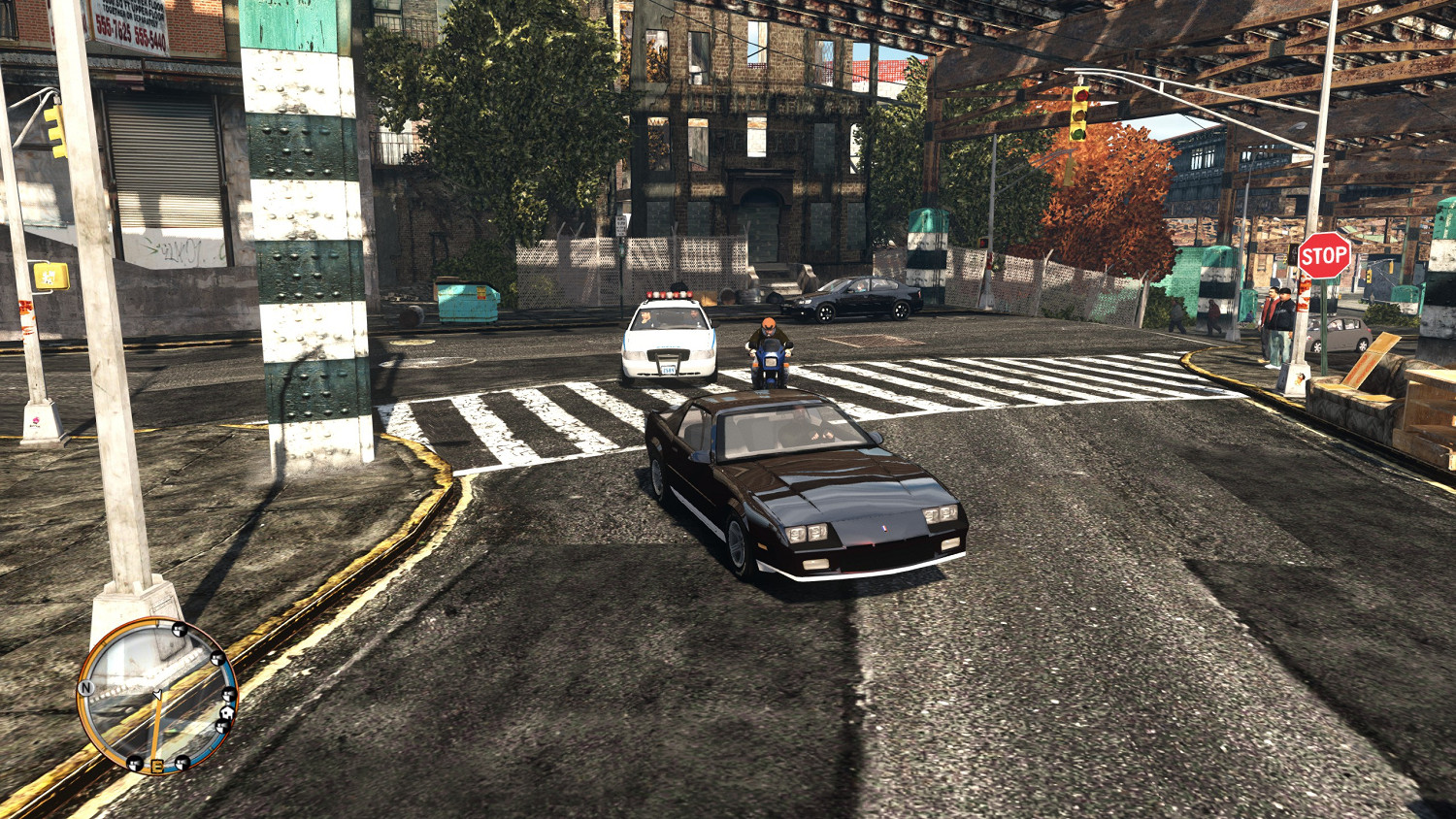Viewport: 1456px width, 819px height.
Task: Click the topmost blip on the minimap ring
Action: pyautogui.click(x=179, y=629)
